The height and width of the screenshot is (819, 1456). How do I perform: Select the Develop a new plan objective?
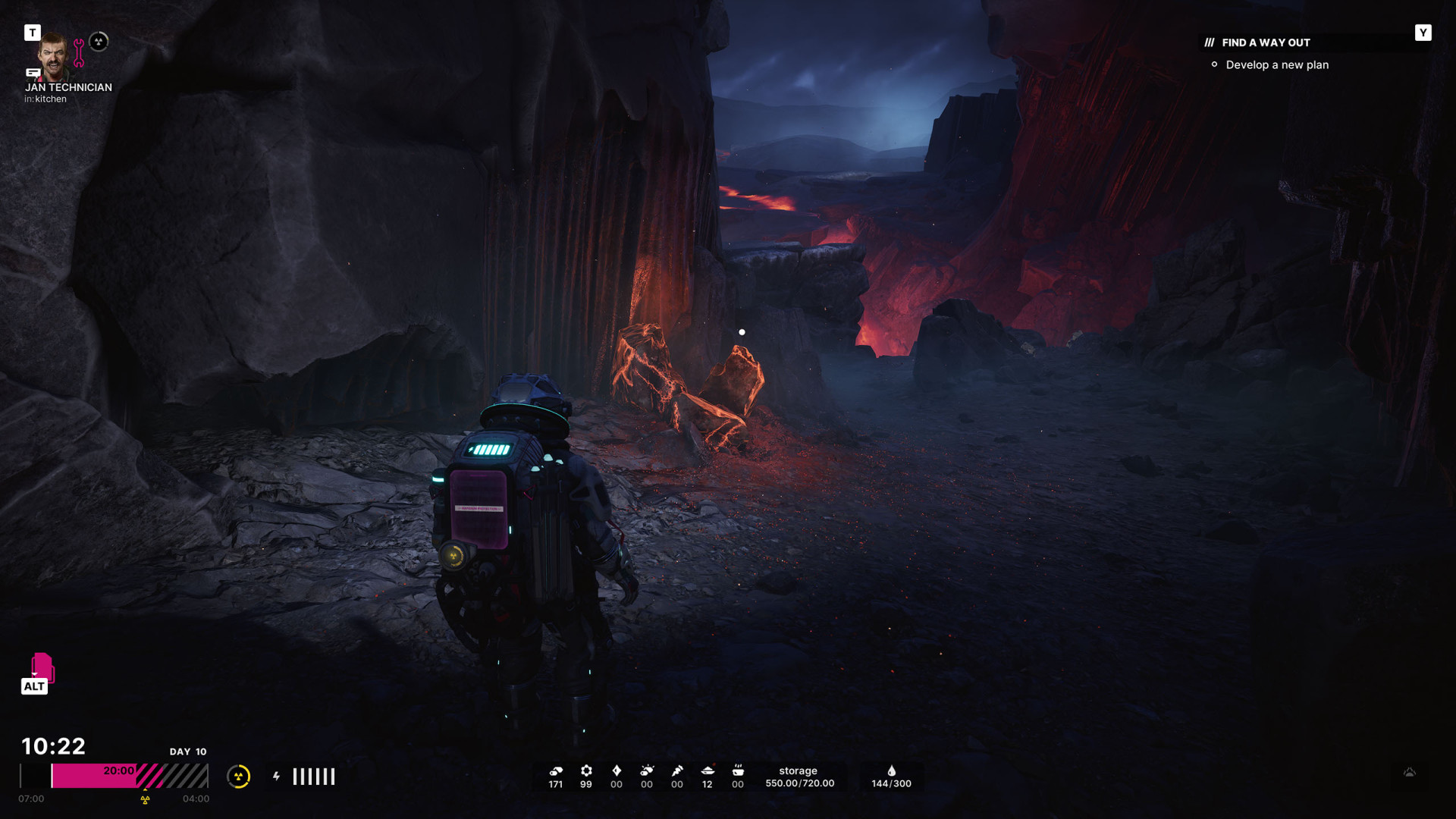pyautogui.click(x=1276, y=65)
